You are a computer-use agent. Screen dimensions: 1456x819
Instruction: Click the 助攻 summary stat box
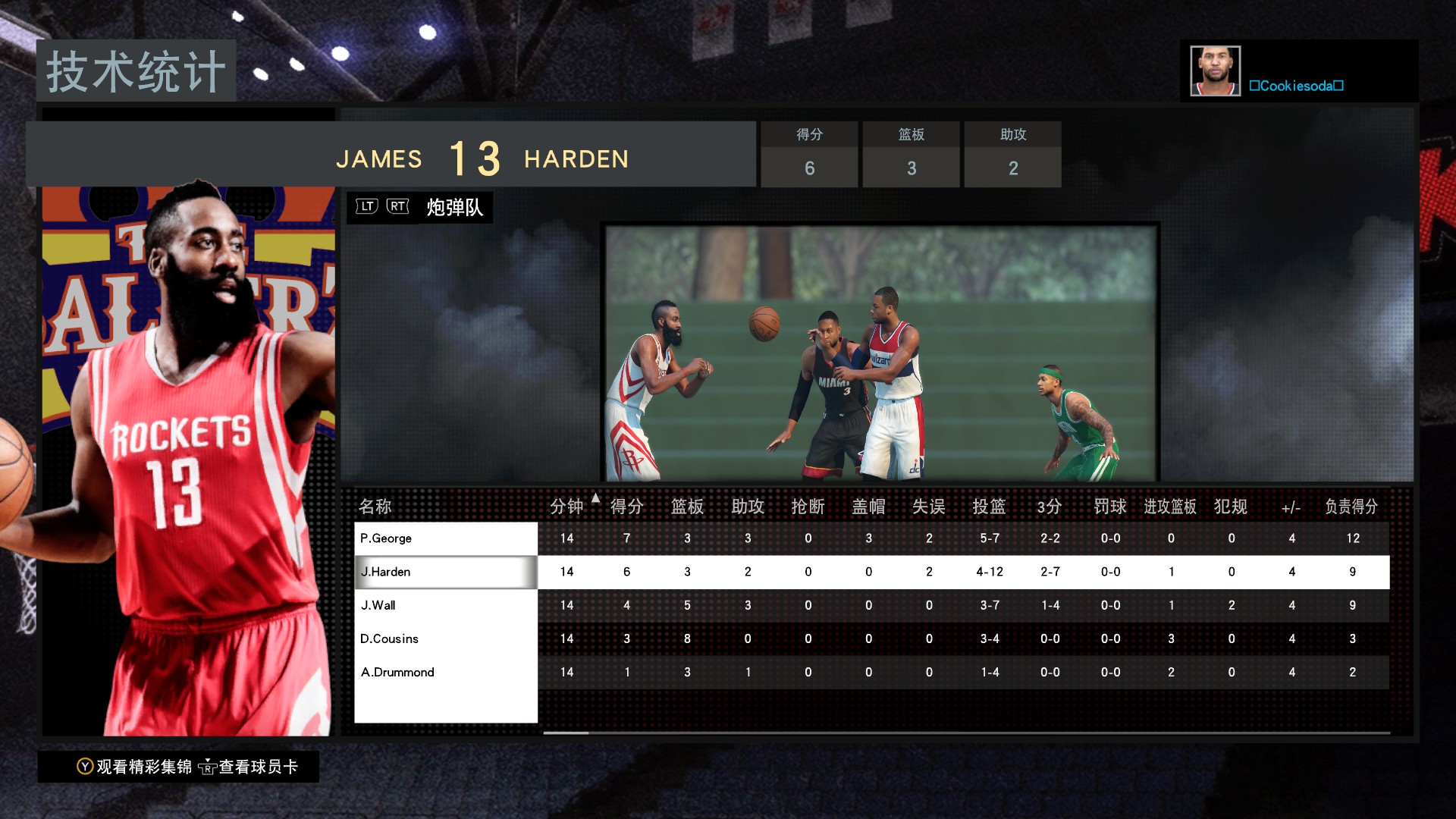(1012, 154)
